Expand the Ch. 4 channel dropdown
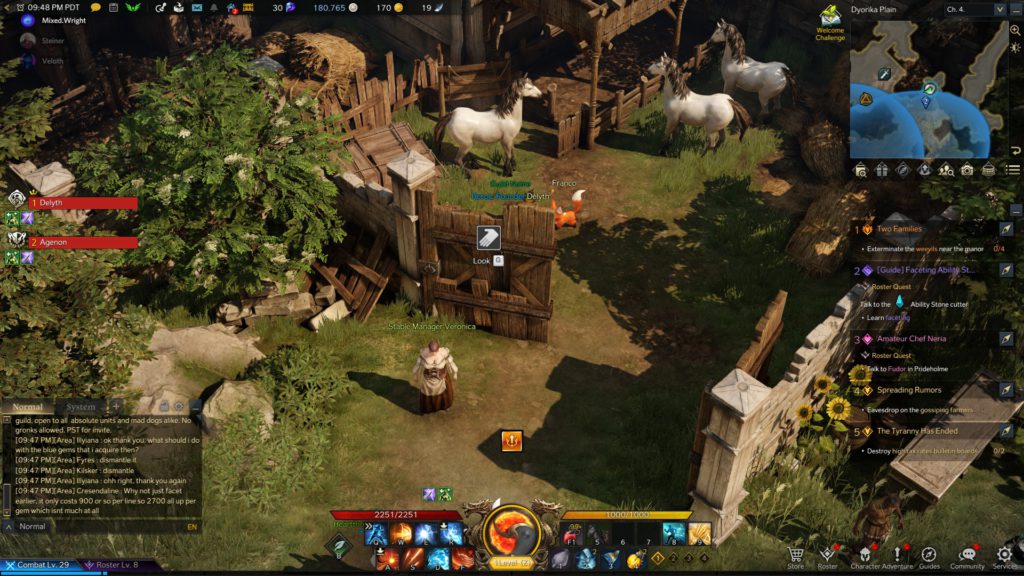Viewport: 1024px width, 576px height. click(x=999, y=9)
